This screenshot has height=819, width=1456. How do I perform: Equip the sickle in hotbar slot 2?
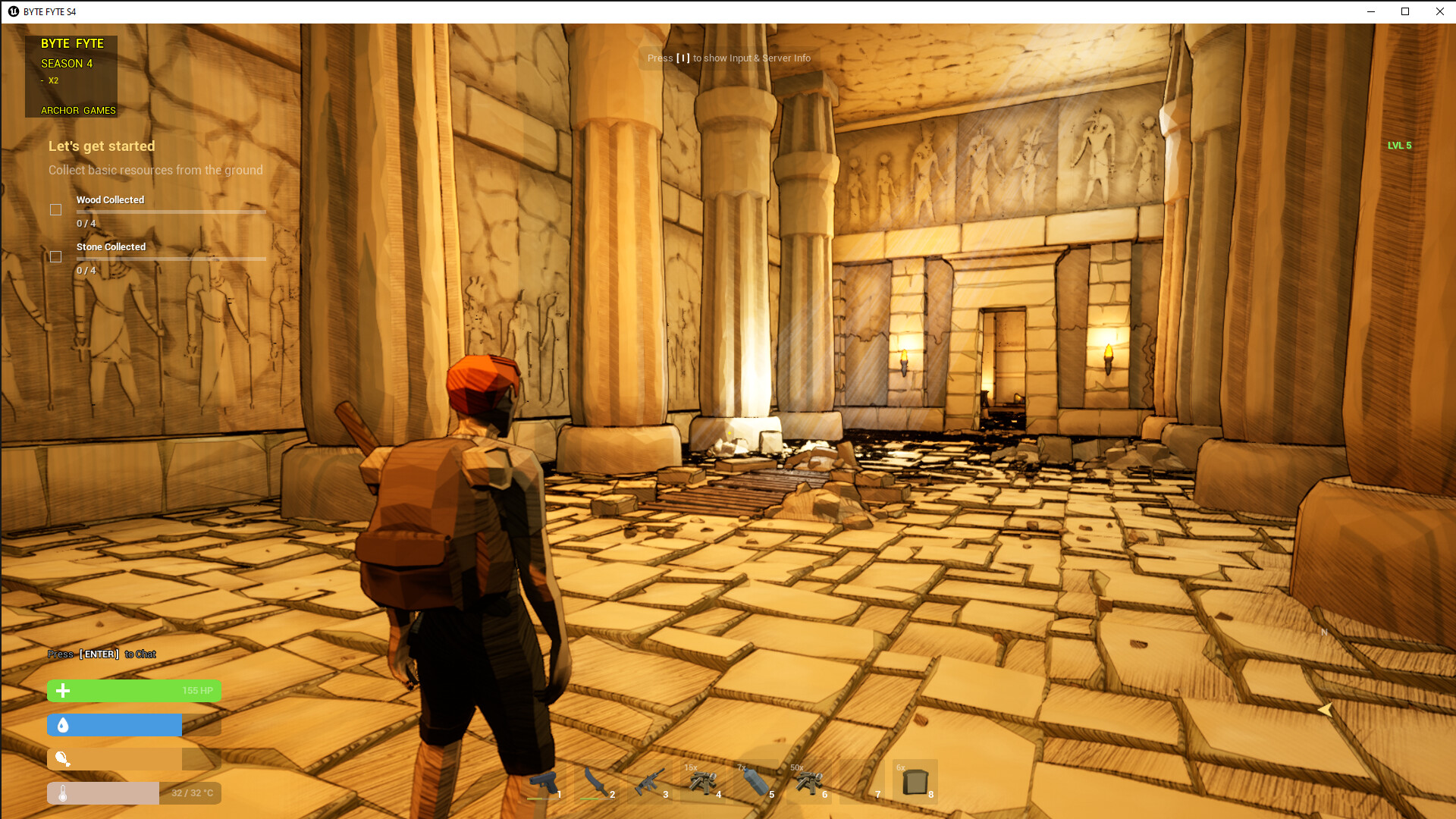tap(598, 783)
